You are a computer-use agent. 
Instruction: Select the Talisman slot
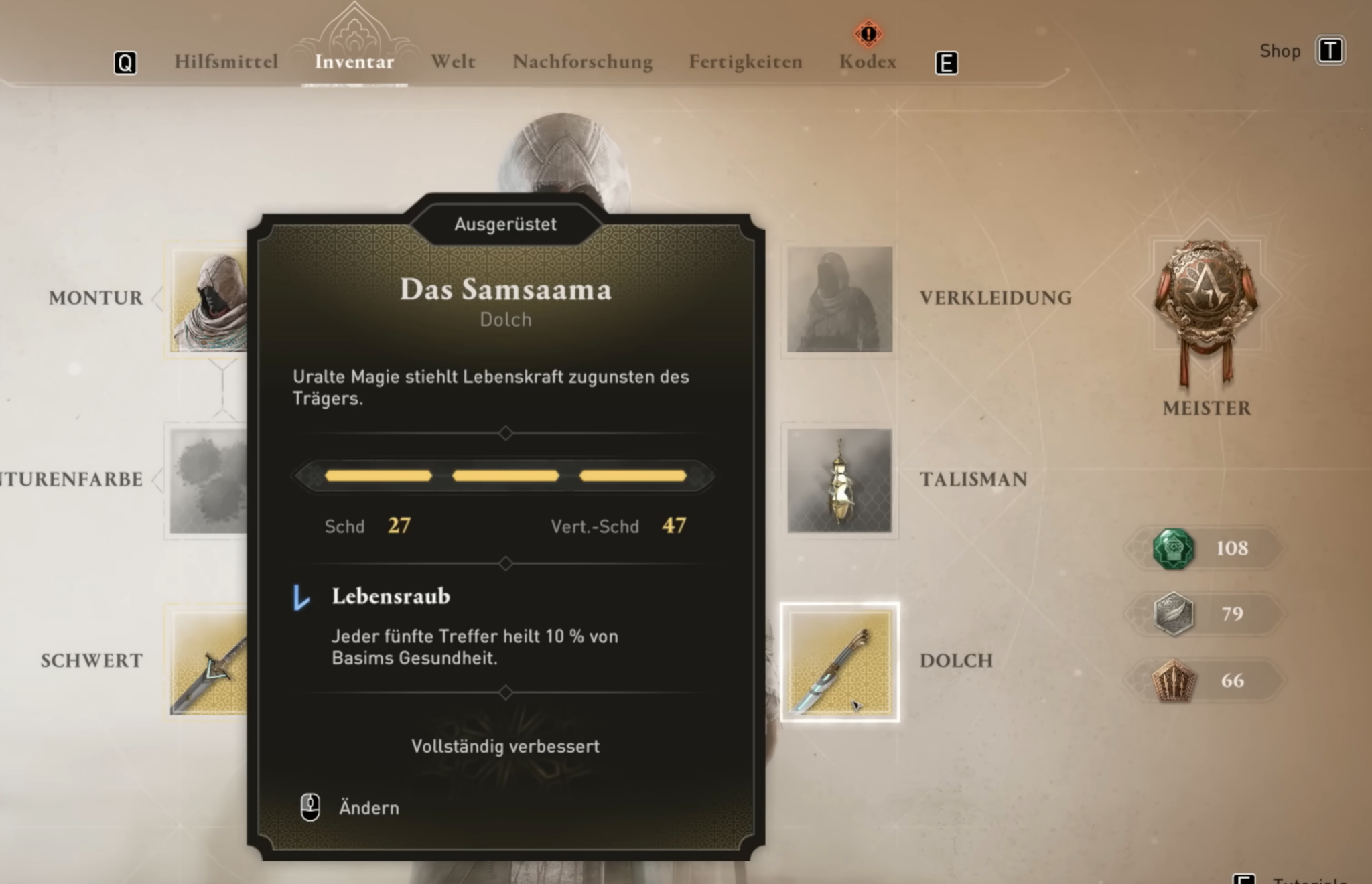(839, 480)
